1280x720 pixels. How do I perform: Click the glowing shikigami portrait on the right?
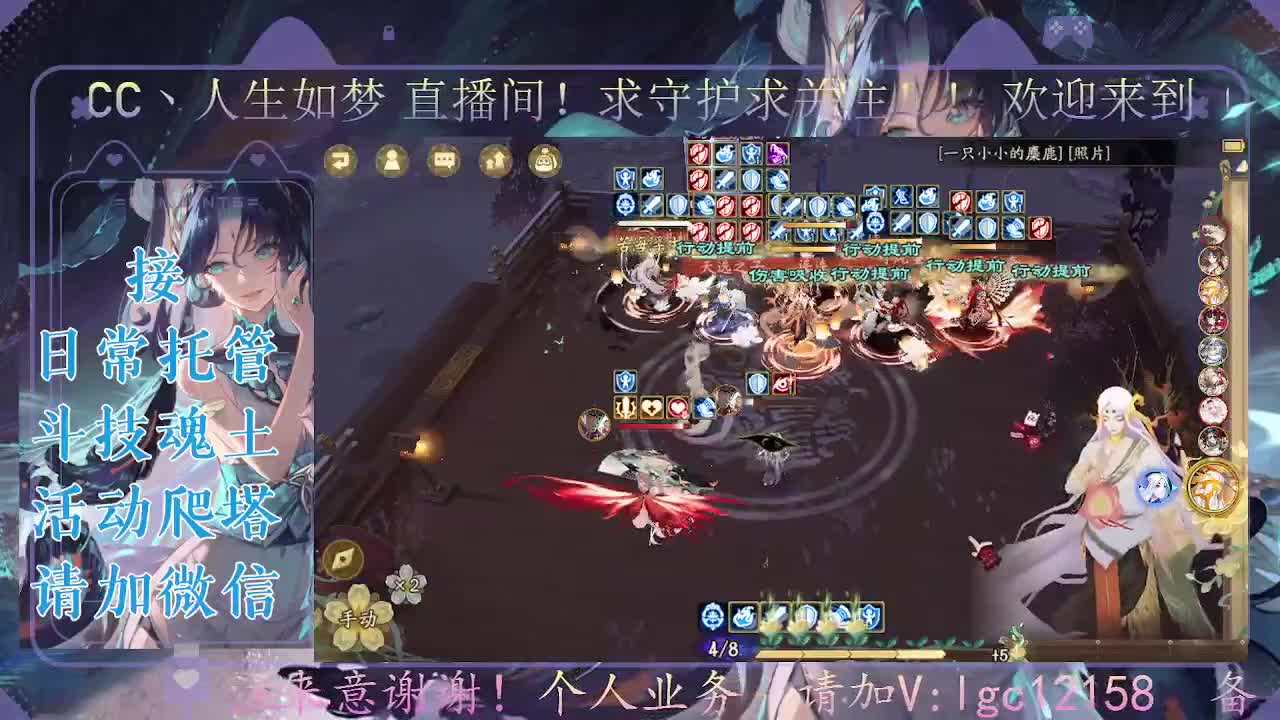click(1155, 490)
